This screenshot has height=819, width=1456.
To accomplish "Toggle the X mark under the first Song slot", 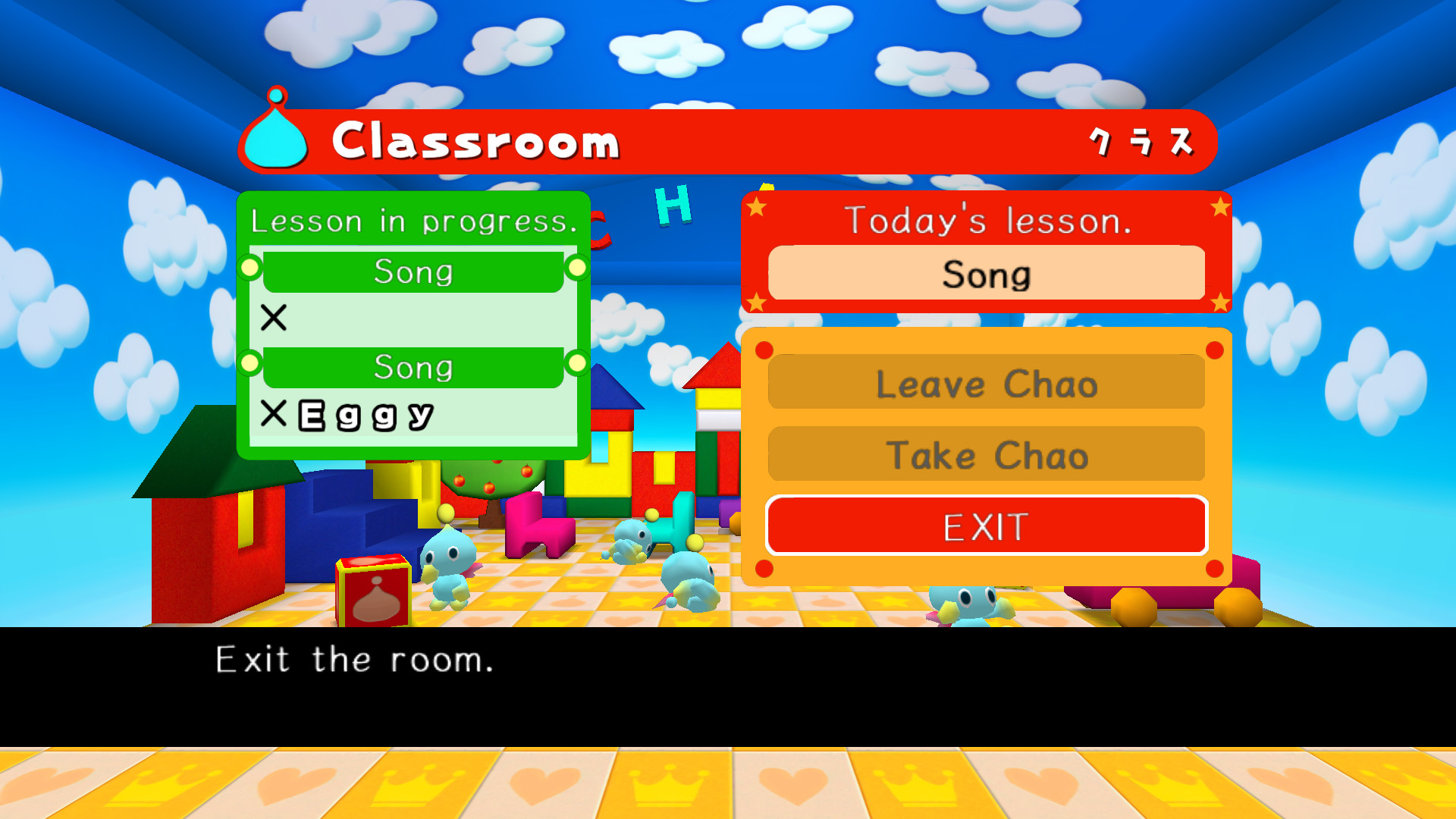I will click(x=275, y=318).
